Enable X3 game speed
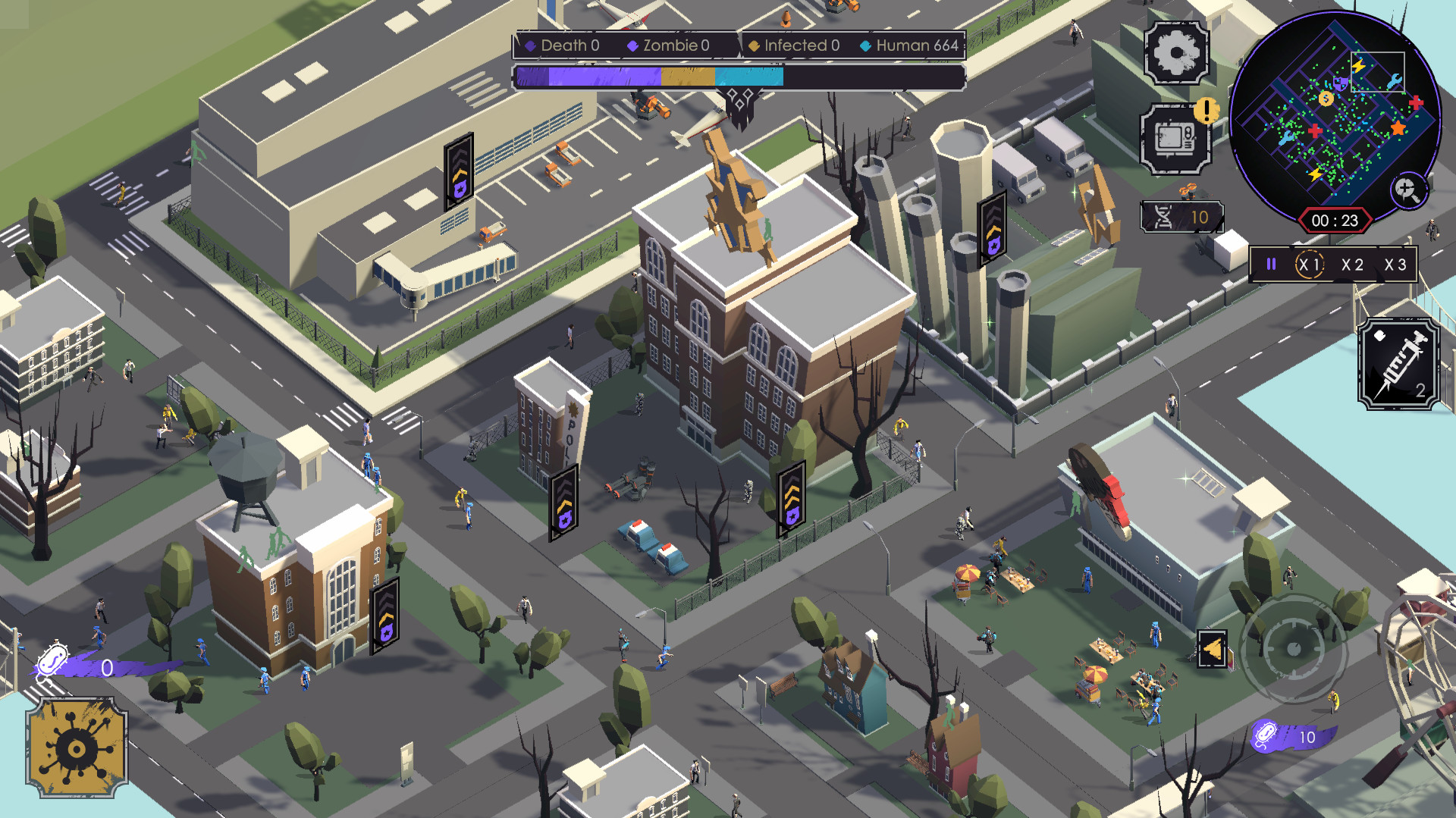1456x818 pixels. point(1395,265)
